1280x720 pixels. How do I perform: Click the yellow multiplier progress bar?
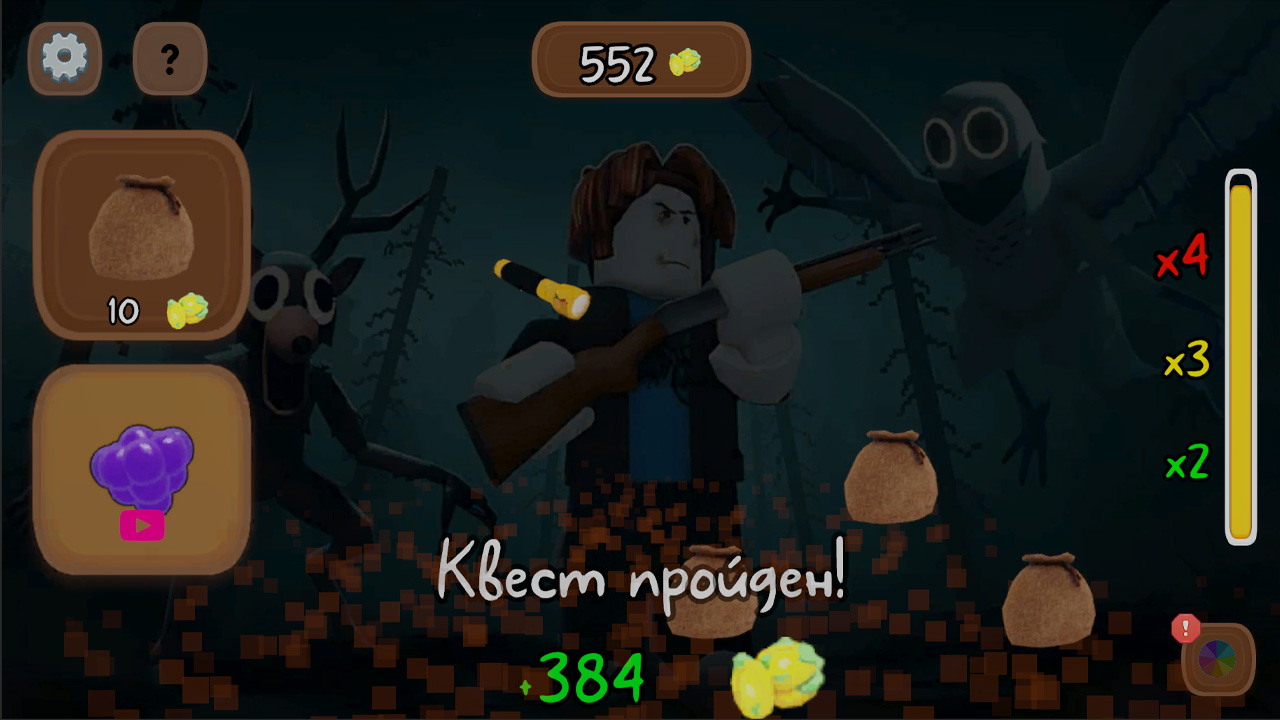click(x=1240, y=360)
